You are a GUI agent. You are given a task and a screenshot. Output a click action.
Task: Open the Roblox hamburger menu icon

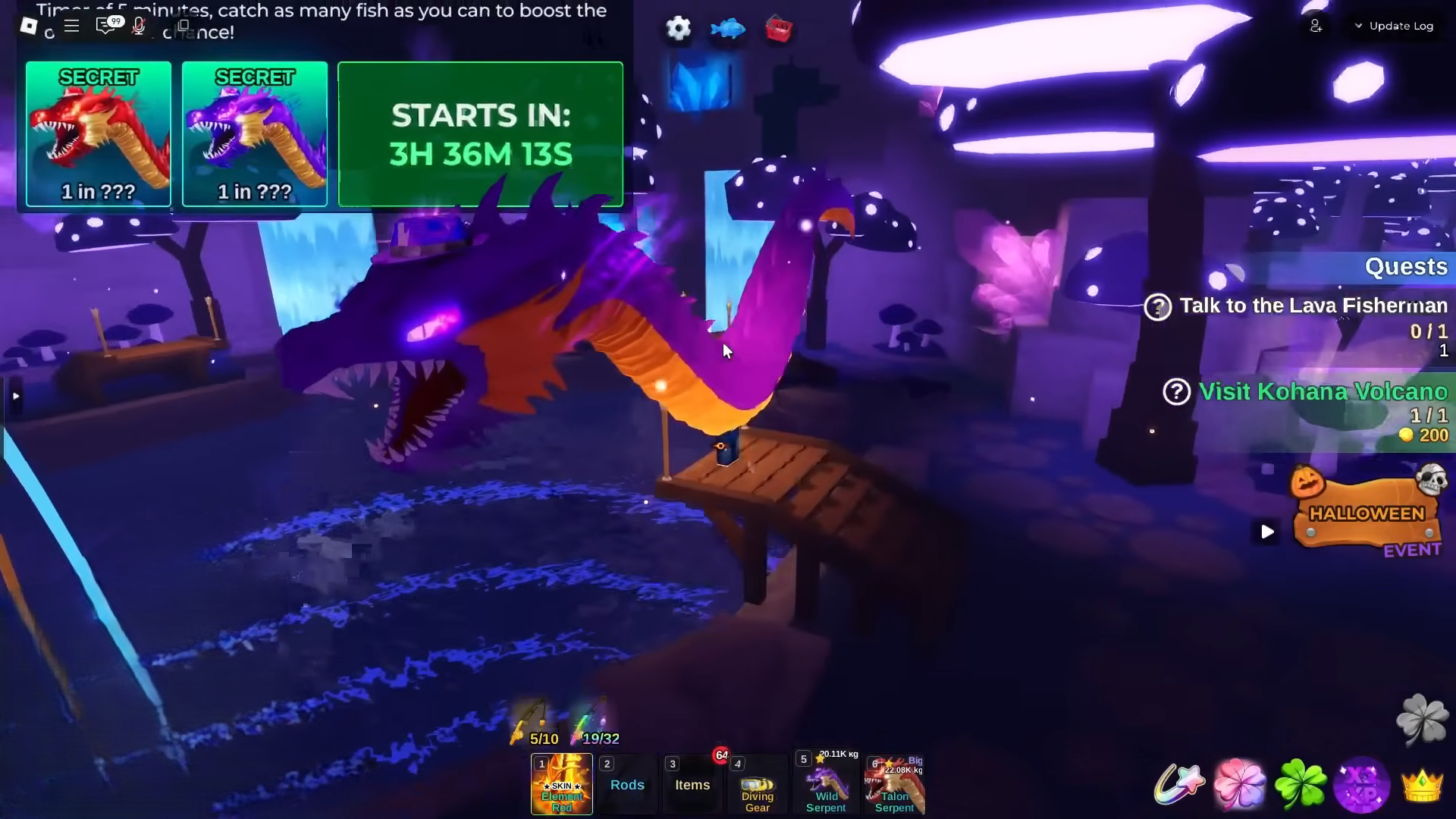tap(72, 25)
